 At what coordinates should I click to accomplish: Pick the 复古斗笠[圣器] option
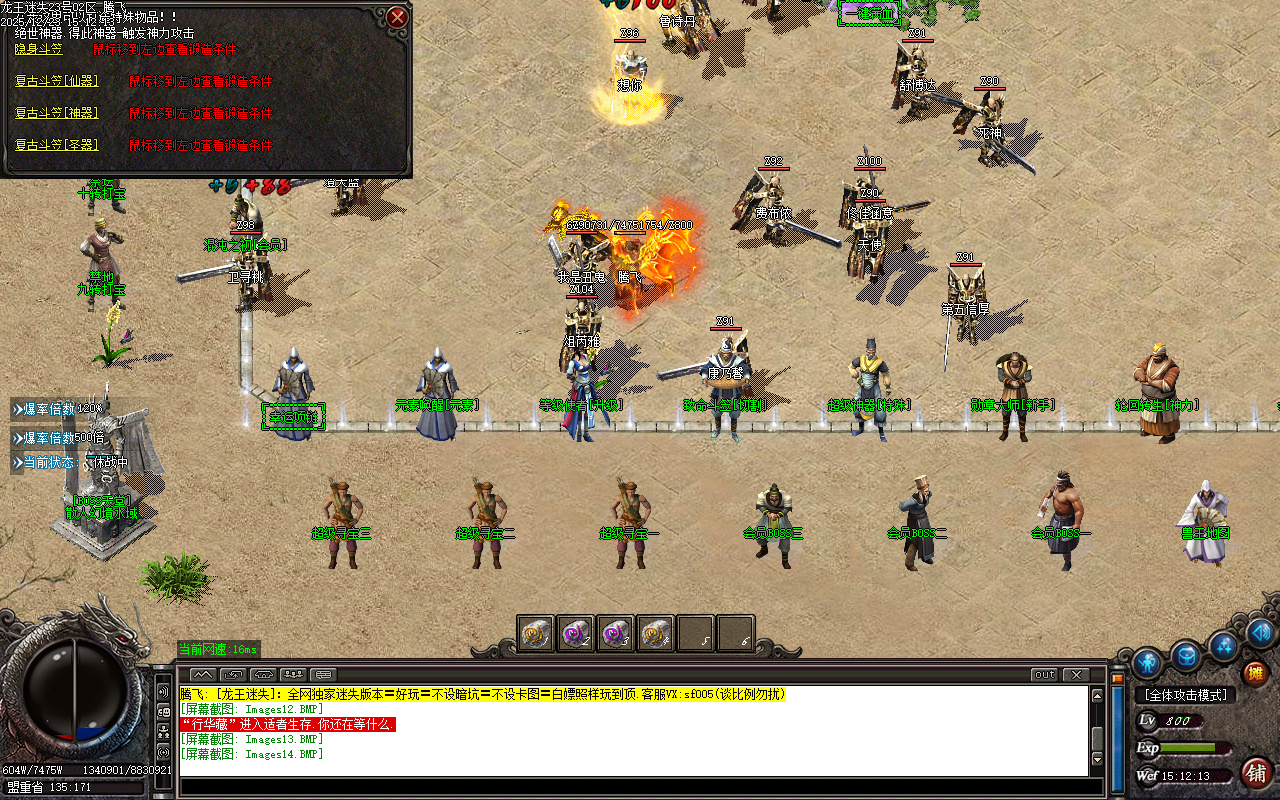pos(57,145)
